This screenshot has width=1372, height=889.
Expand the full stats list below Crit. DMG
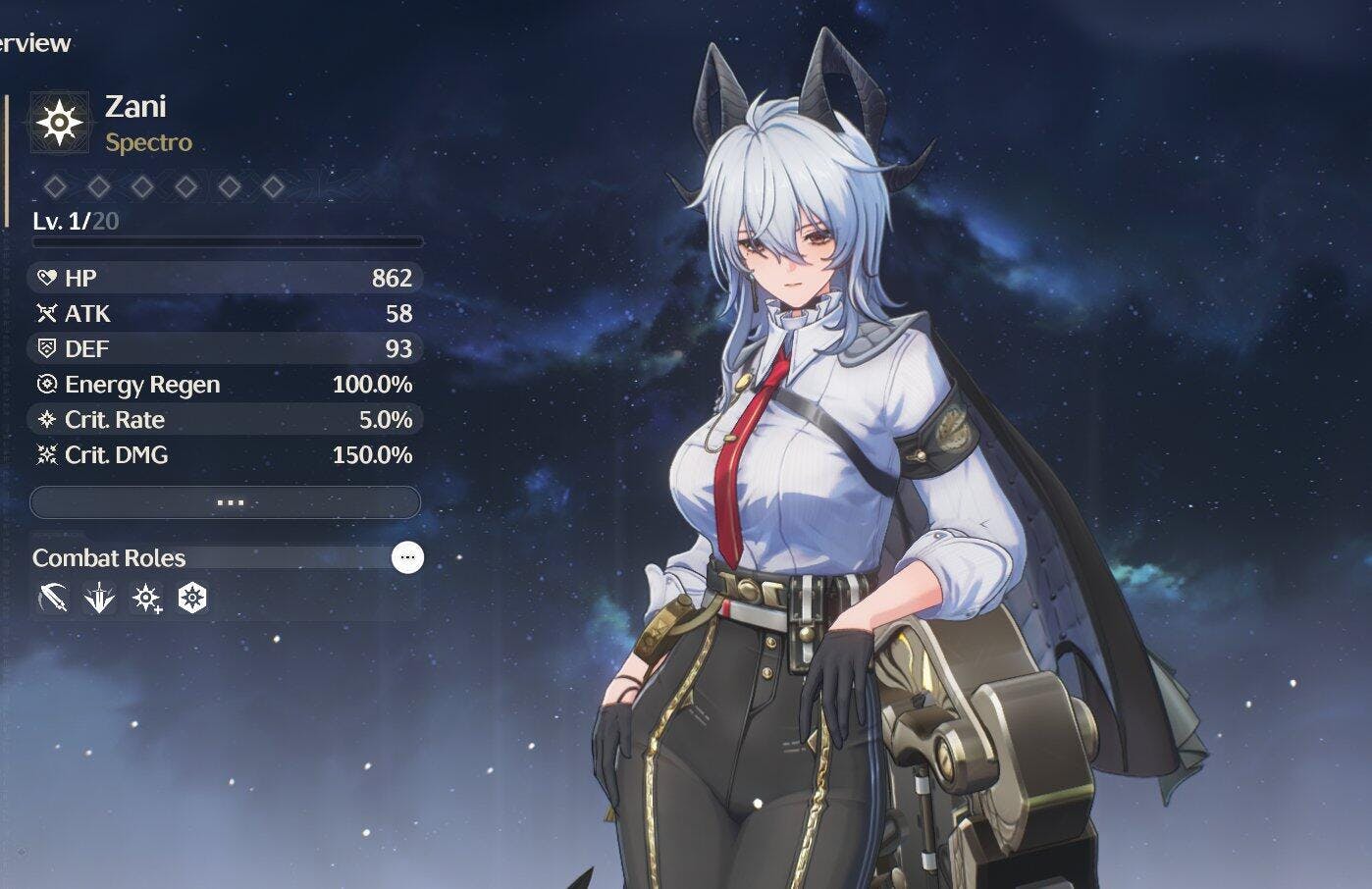coord(226,502)
